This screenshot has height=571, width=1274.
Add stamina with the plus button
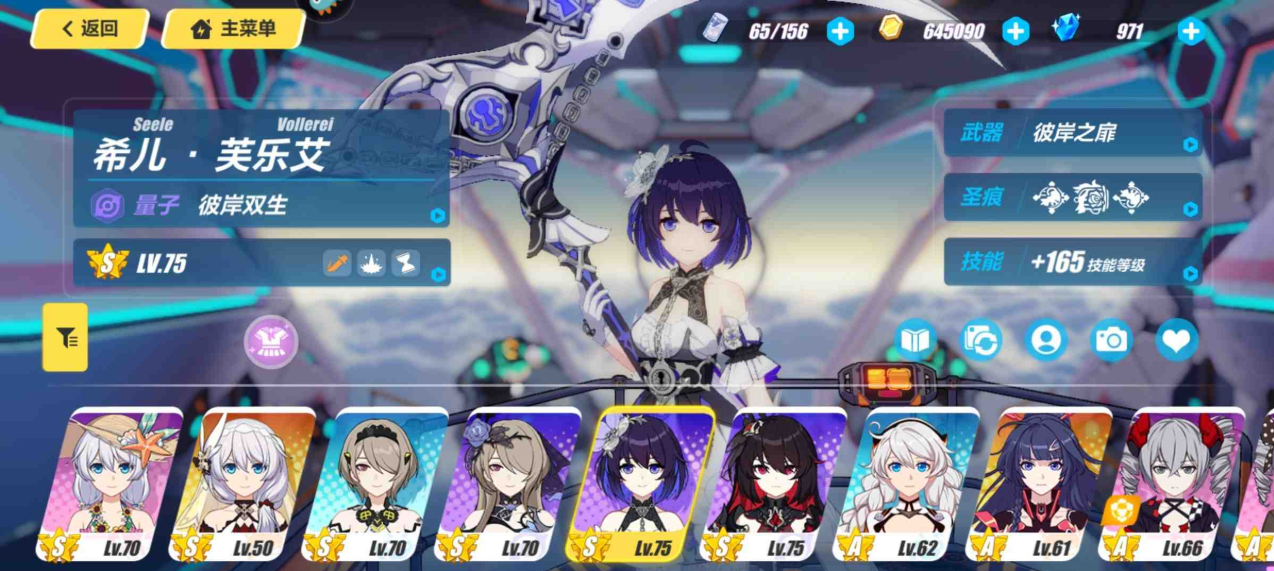click(840, 31)
